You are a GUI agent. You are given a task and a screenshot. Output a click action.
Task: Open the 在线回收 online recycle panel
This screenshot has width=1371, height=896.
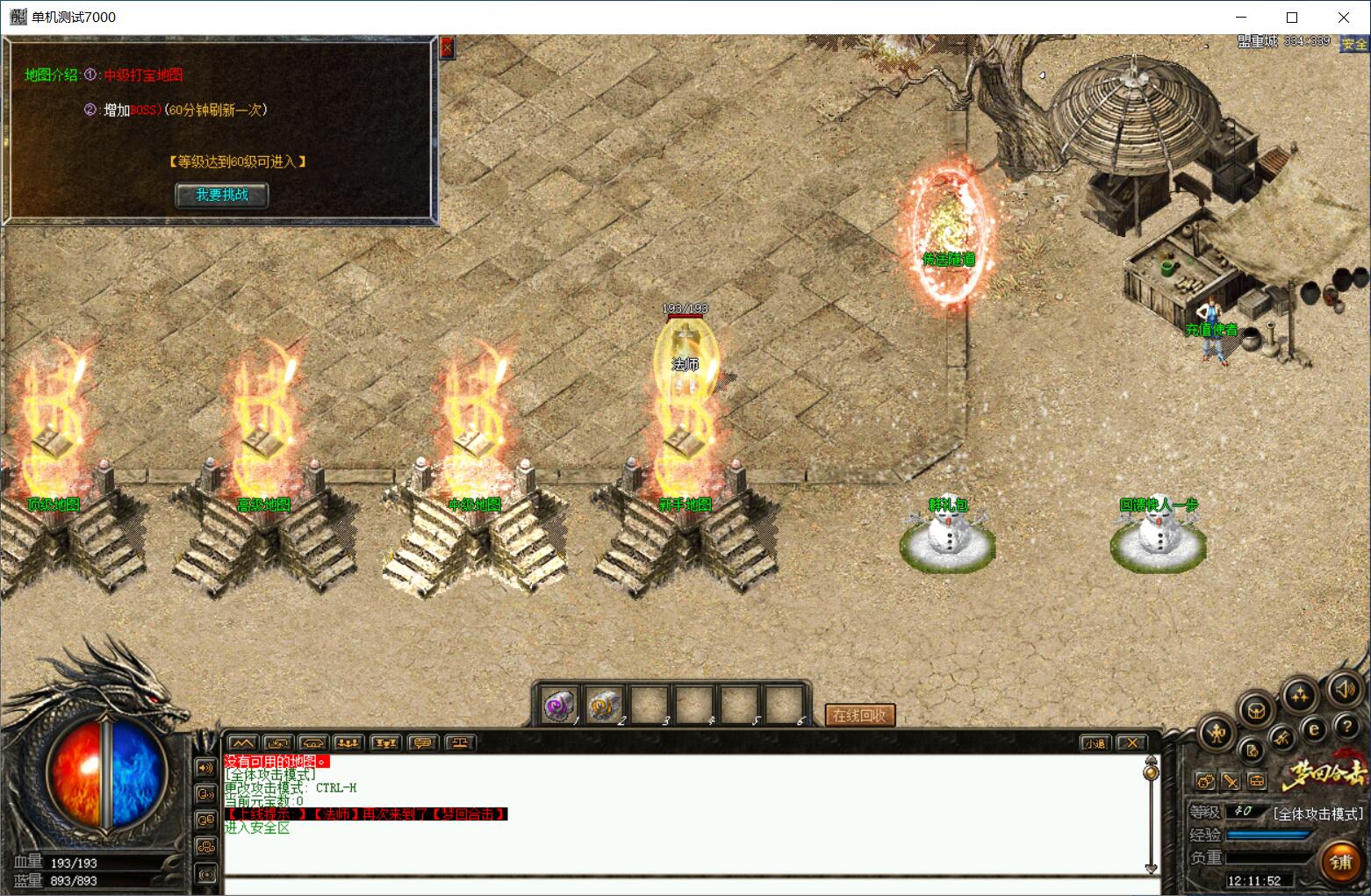click(859, 715)
